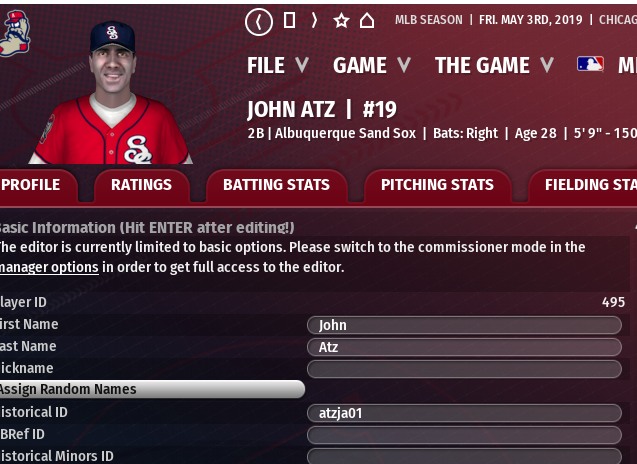Go back with the left arrow button
The width and height of the screenshot is (637, 464).
[258, 21]
